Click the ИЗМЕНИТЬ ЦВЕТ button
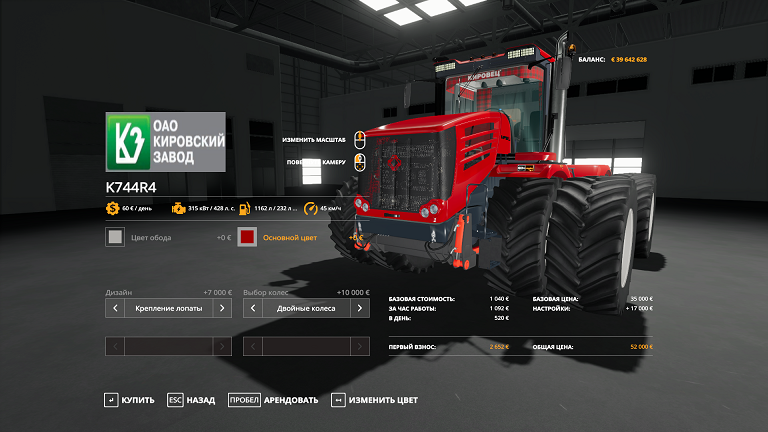 (374, 400)
